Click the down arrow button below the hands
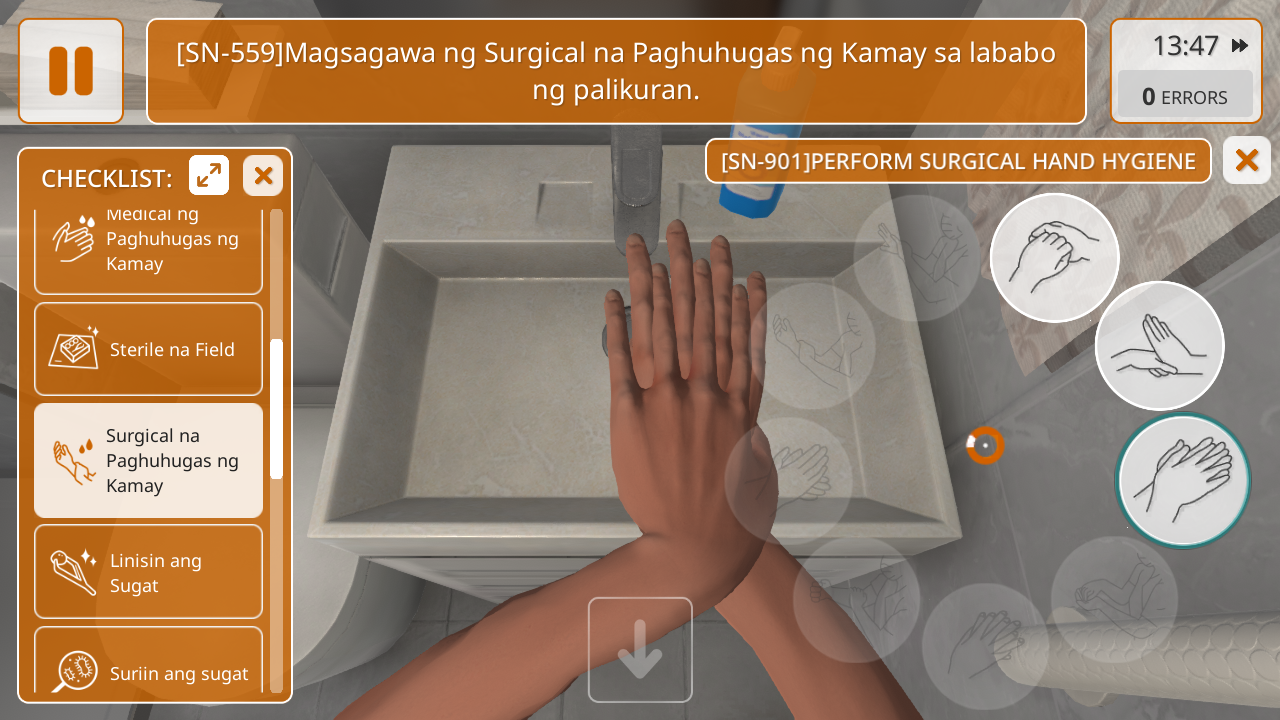 (640, 650)
